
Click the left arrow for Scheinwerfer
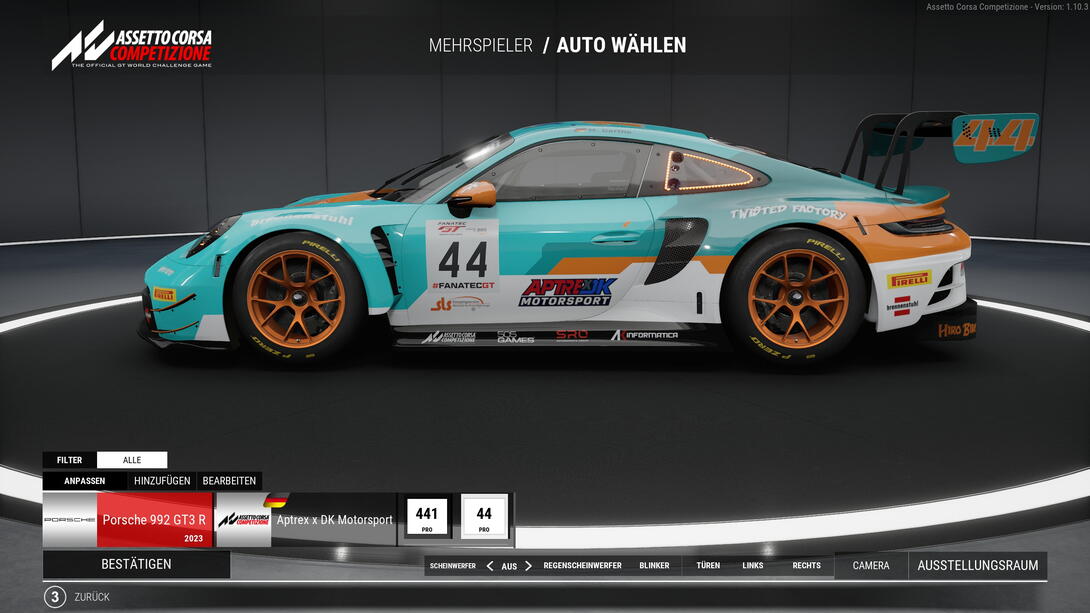[490, 566]
